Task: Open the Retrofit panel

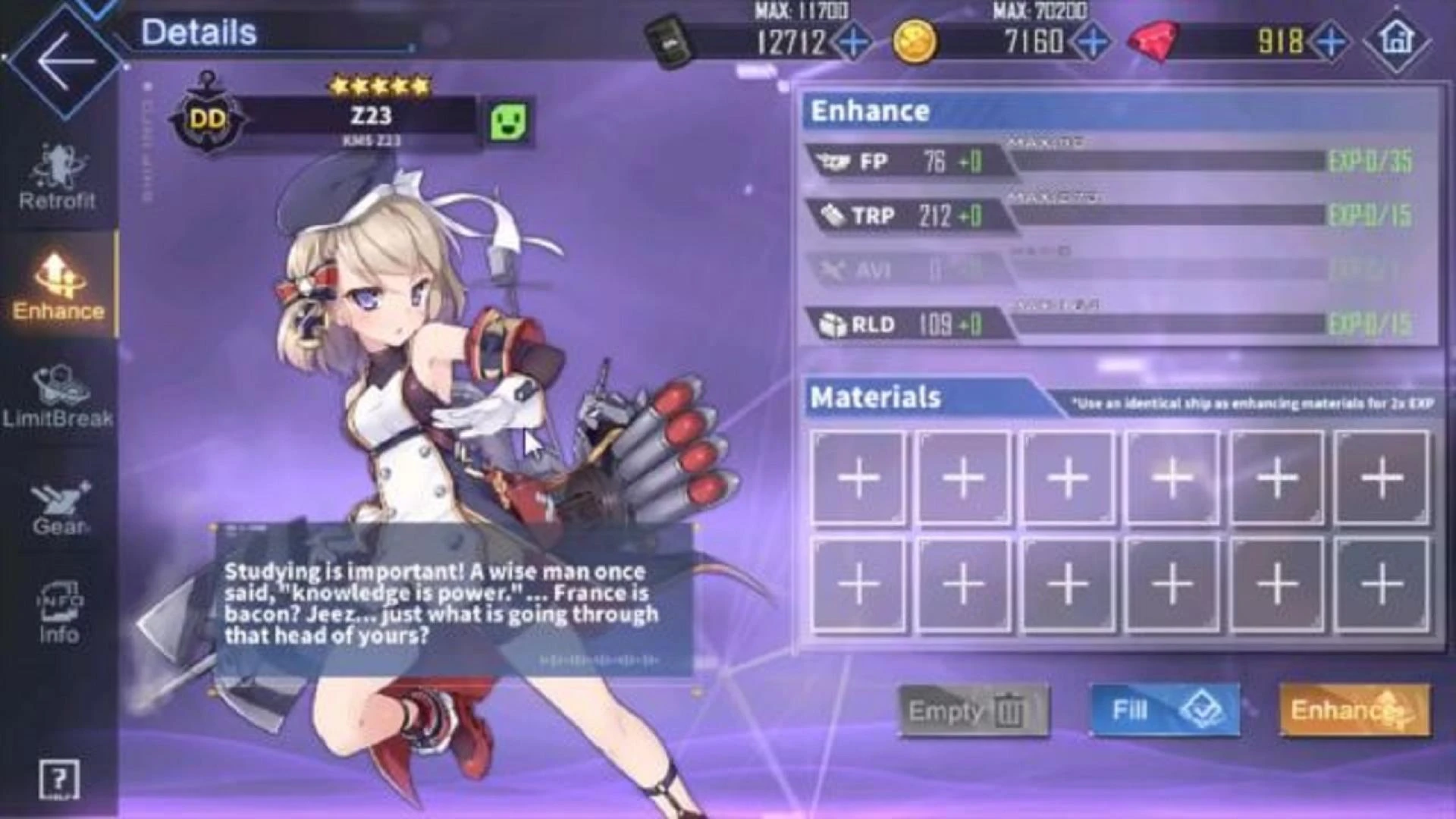Action: (59, 178)
